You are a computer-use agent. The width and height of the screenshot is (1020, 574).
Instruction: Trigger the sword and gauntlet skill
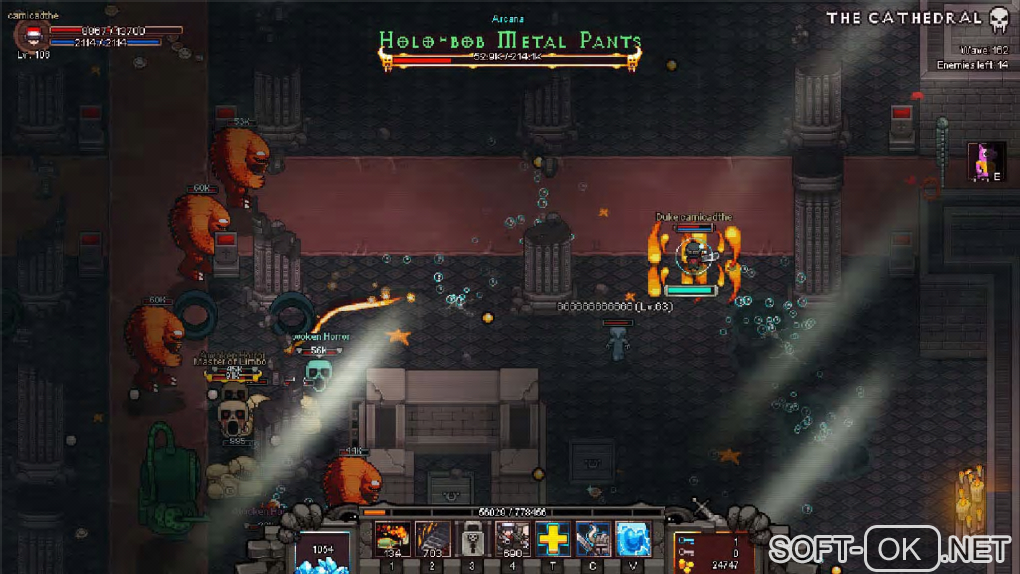pos(593,539)
